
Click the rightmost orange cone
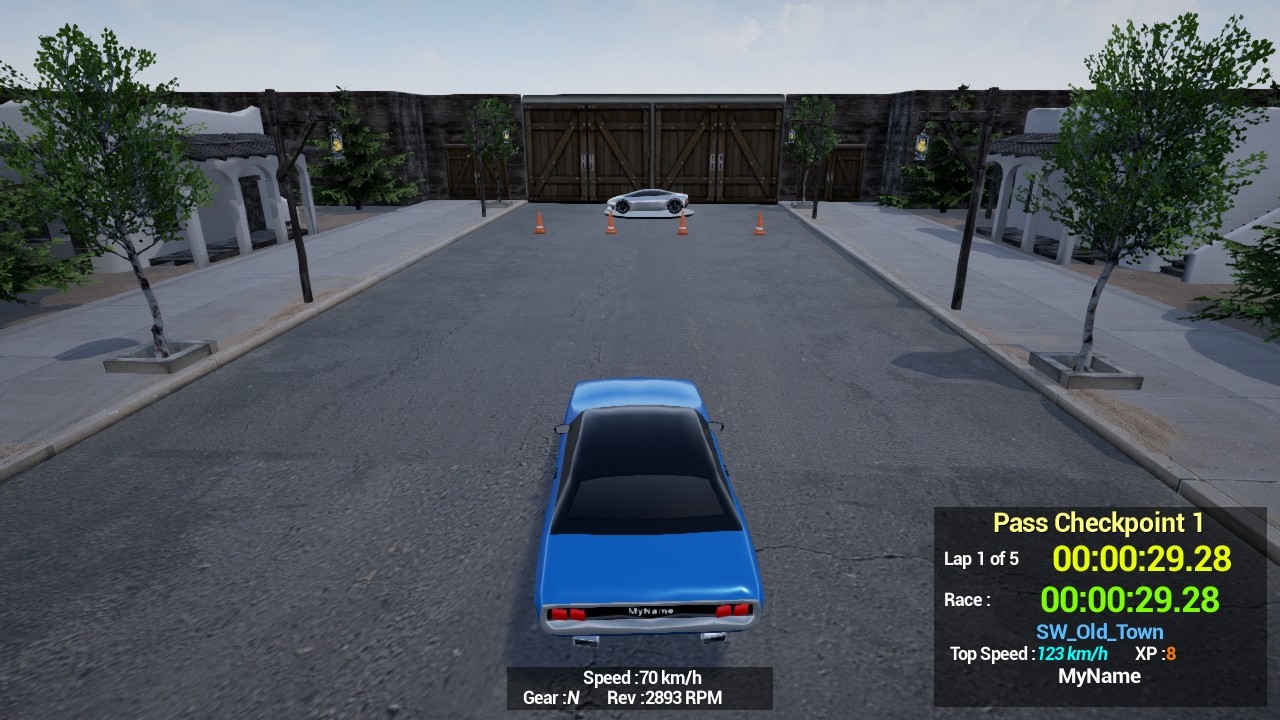pos(758,222)
